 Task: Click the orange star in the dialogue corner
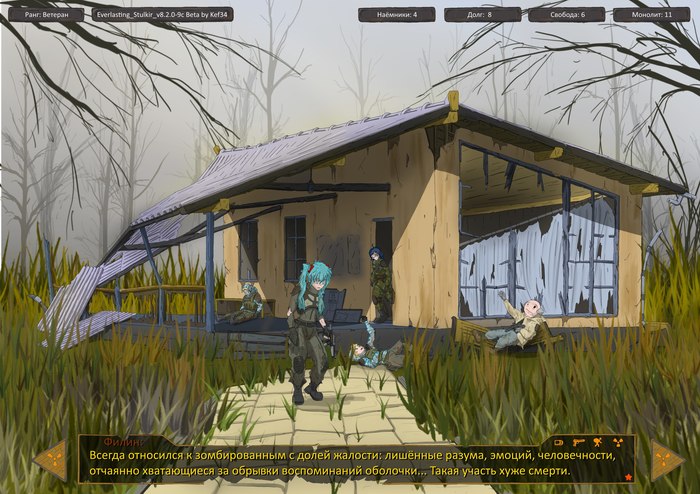628,477
